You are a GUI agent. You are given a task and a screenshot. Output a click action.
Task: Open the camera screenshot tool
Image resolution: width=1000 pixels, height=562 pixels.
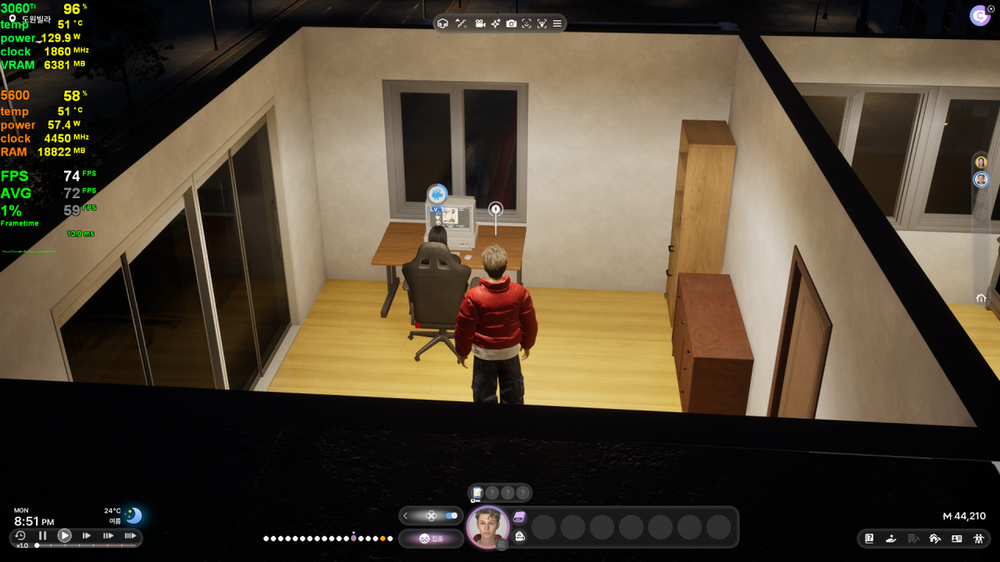click(511, 23)
